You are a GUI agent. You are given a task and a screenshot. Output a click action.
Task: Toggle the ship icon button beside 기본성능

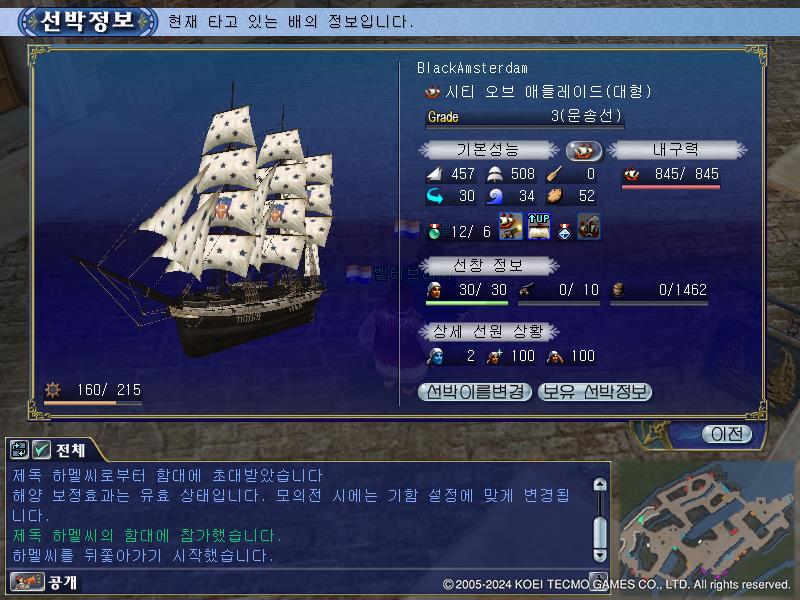(584, 150)
